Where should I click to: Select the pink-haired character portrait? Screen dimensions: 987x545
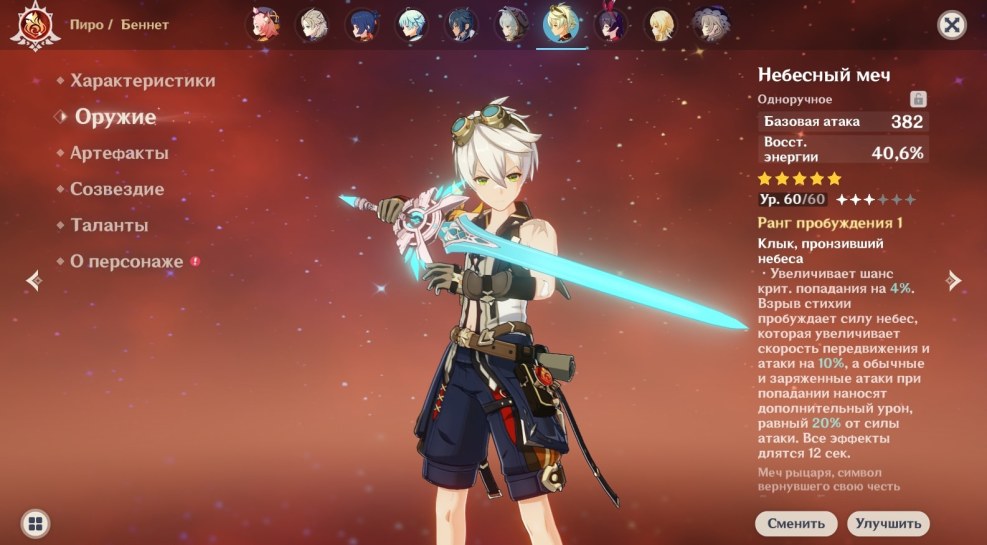(x=264, y=25)
